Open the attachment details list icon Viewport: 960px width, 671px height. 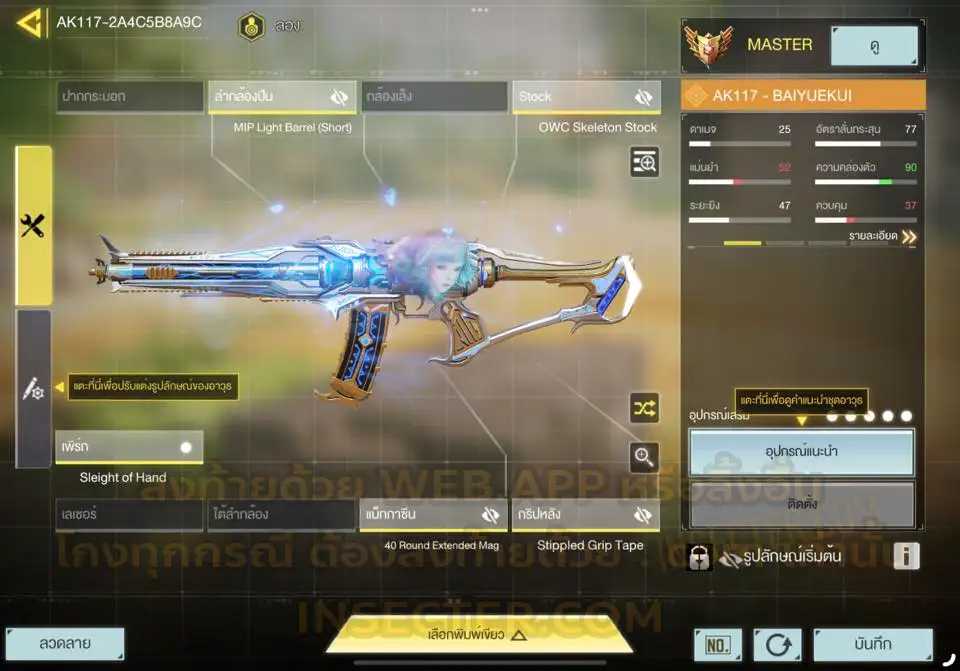644,162
